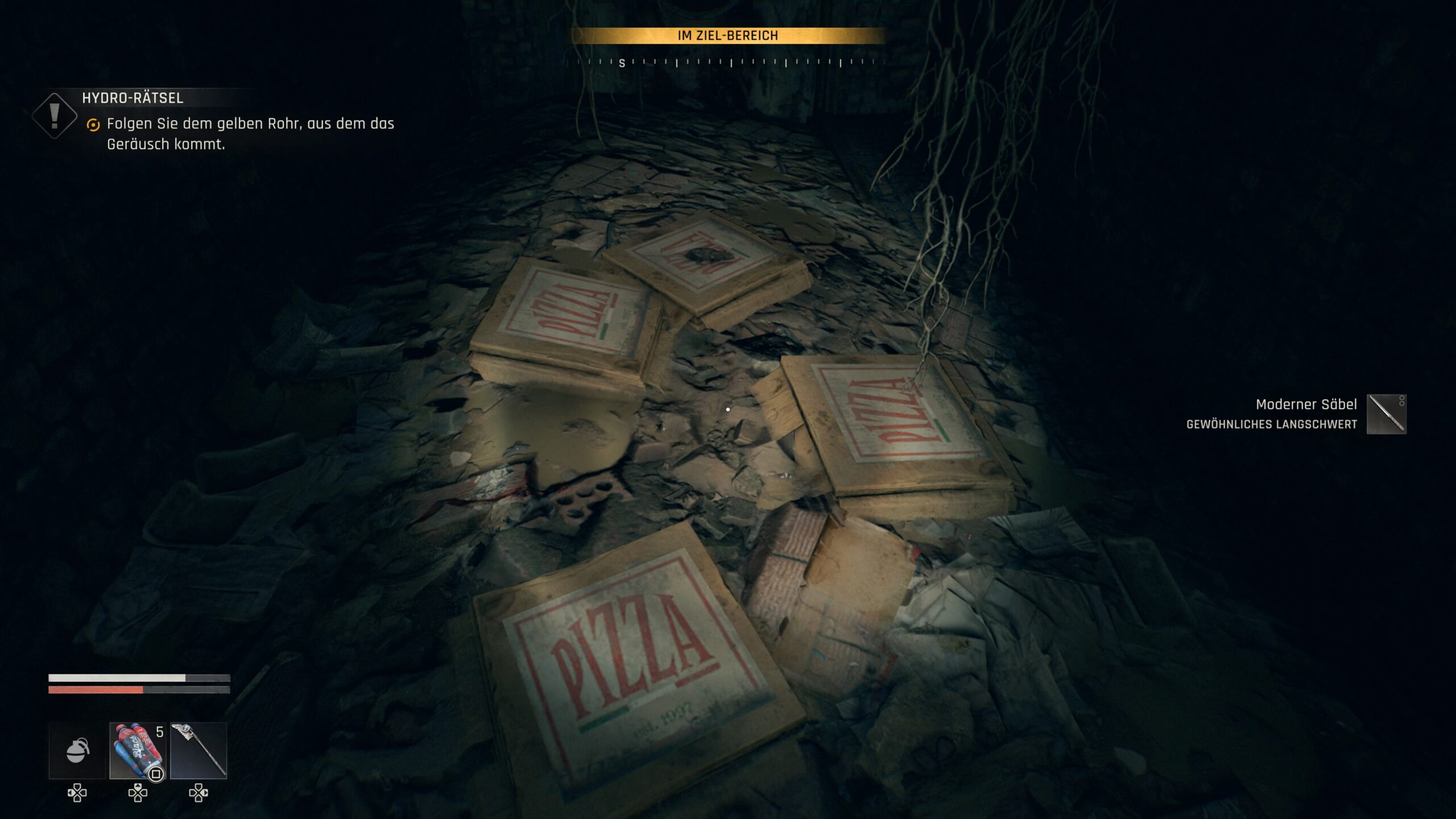Image resolution: width=1456 pixels, height=819 pixels.
Task: Select the serrated pole tool slot
Action: 198,750
